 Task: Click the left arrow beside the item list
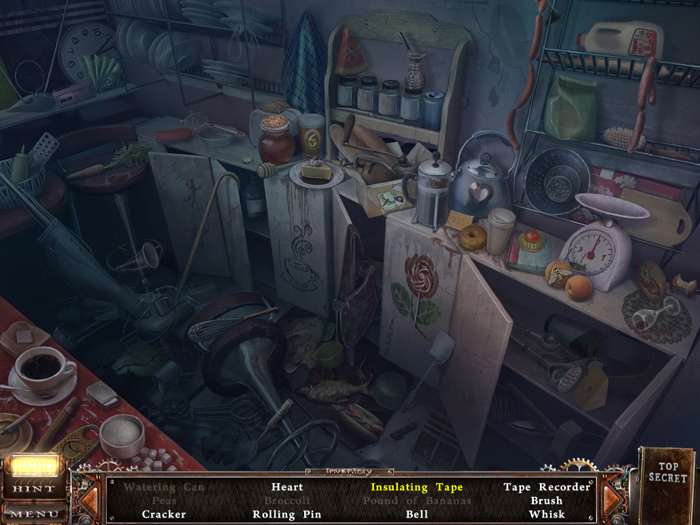click(89, 498)
